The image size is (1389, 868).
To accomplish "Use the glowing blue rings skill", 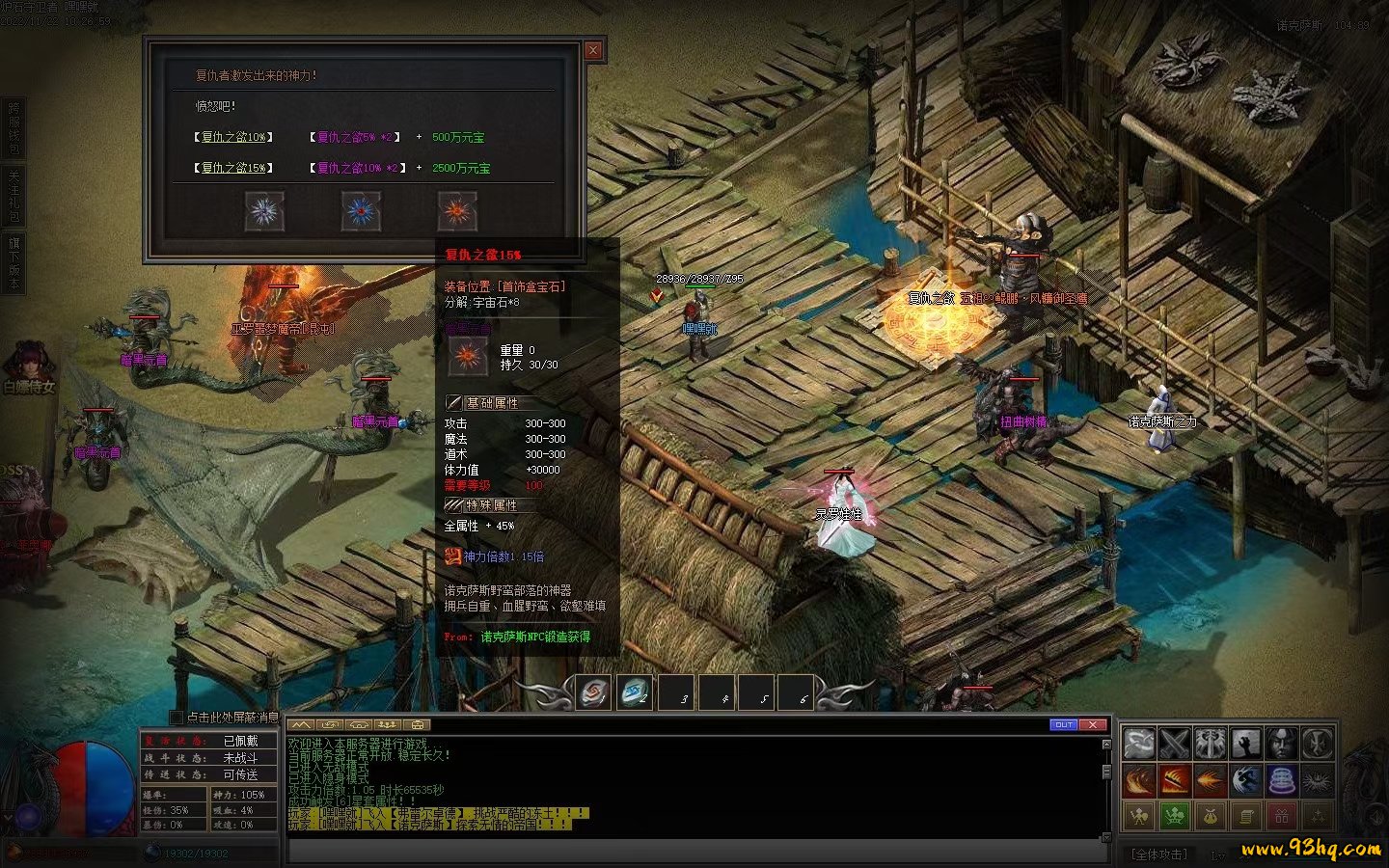I will pyautogui.click(x=1281, y=779).
